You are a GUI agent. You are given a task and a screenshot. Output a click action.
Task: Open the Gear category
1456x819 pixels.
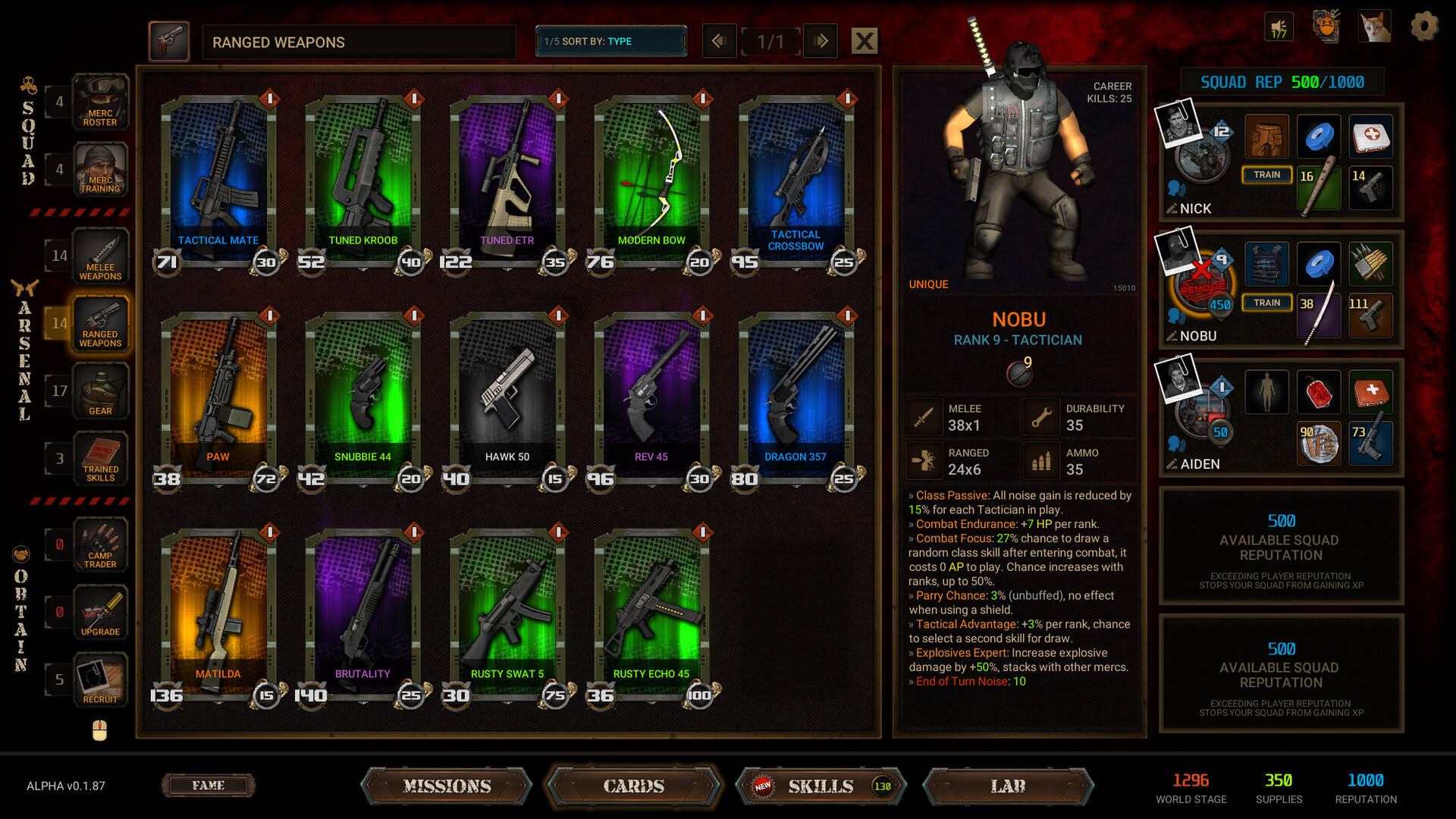100,391
